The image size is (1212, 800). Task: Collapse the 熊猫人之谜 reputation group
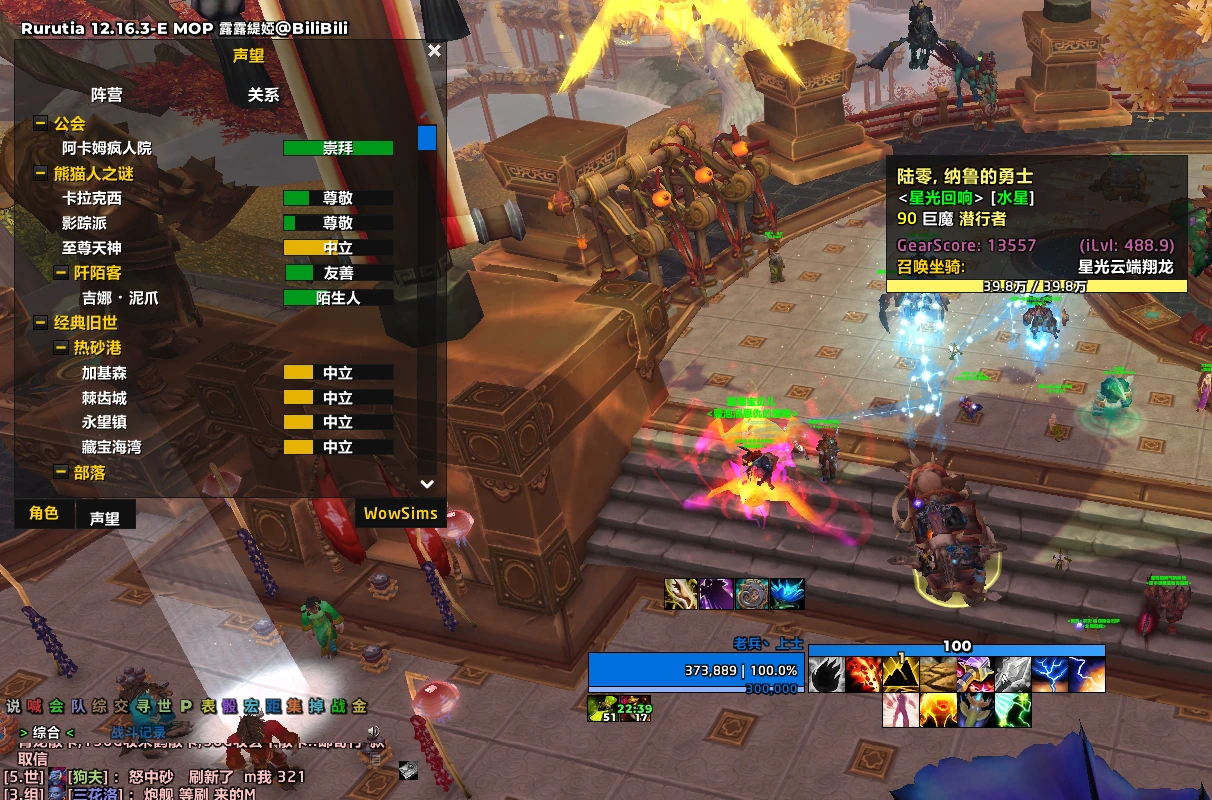41,174
